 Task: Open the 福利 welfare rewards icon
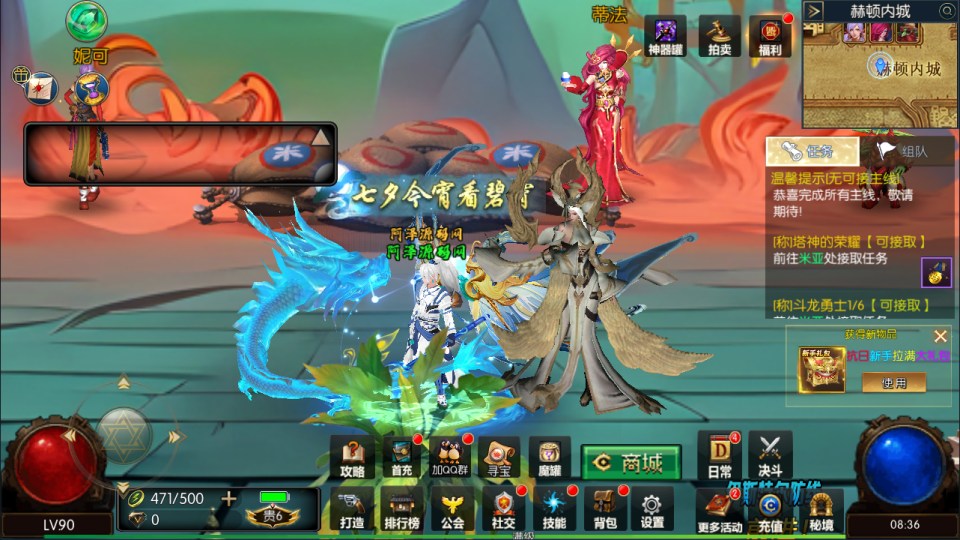[x=769, y=36]
